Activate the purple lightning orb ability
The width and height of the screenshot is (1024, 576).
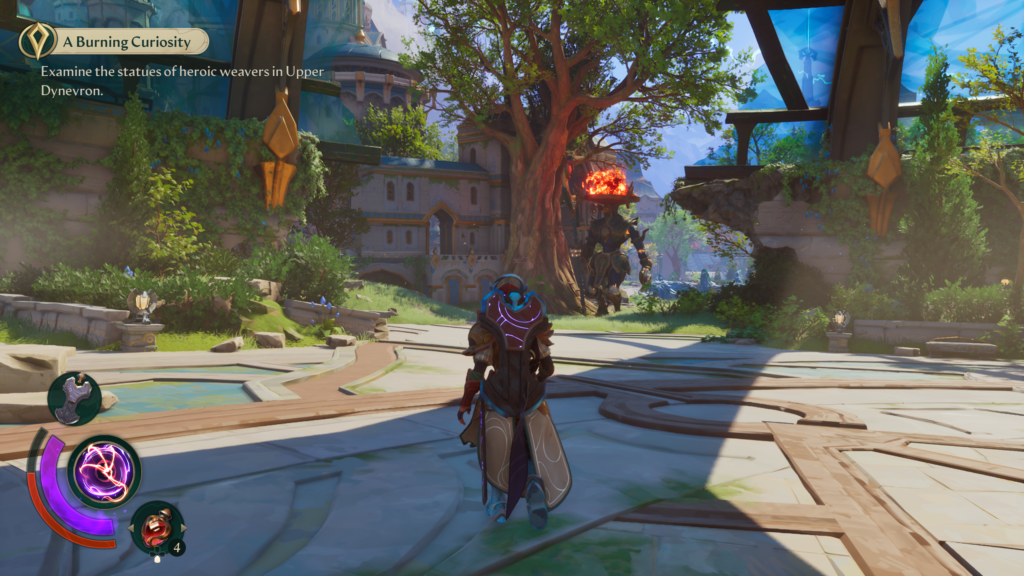coord(104,471)
